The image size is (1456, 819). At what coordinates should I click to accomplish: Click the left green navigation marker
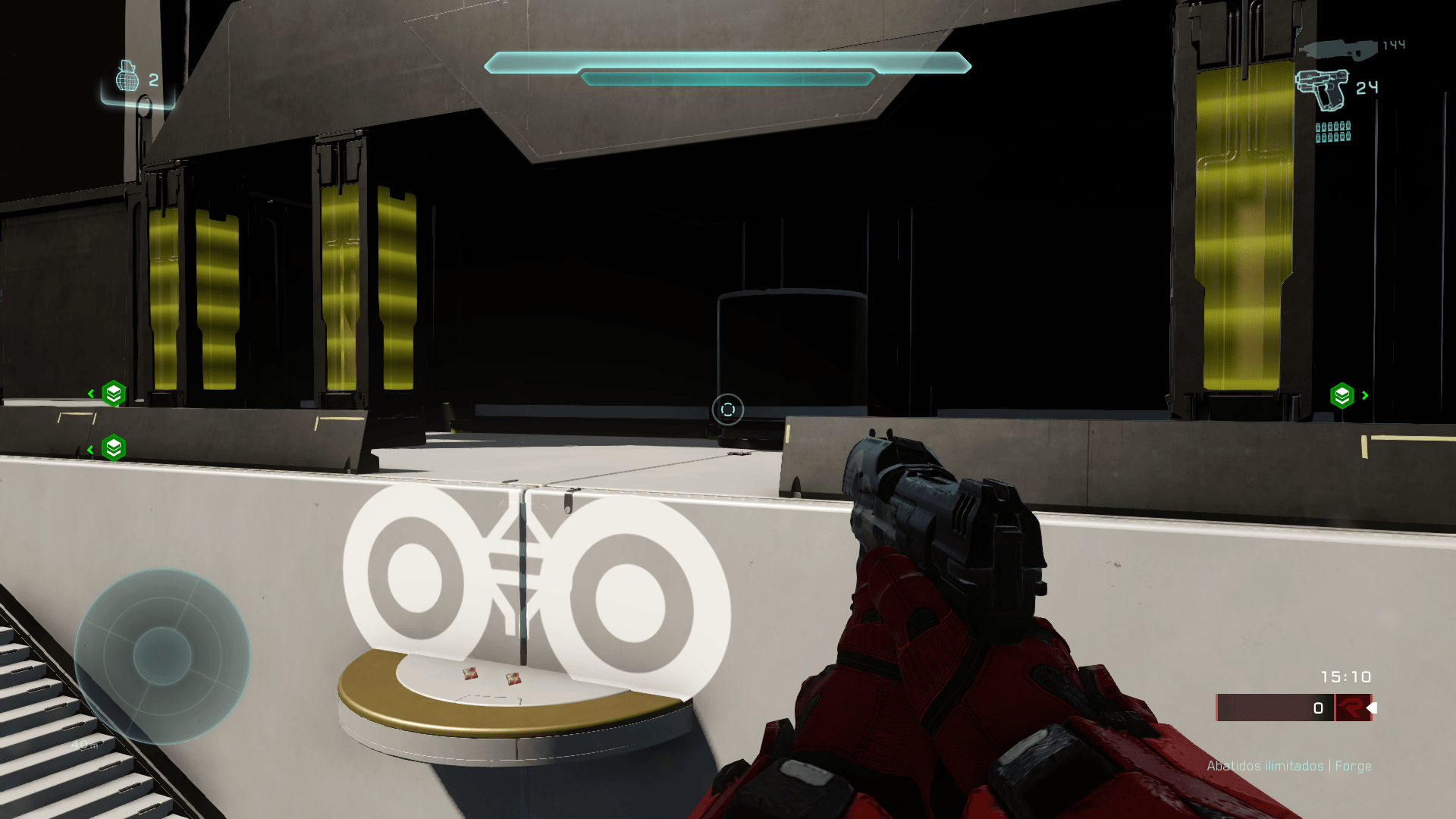point(112,394)
